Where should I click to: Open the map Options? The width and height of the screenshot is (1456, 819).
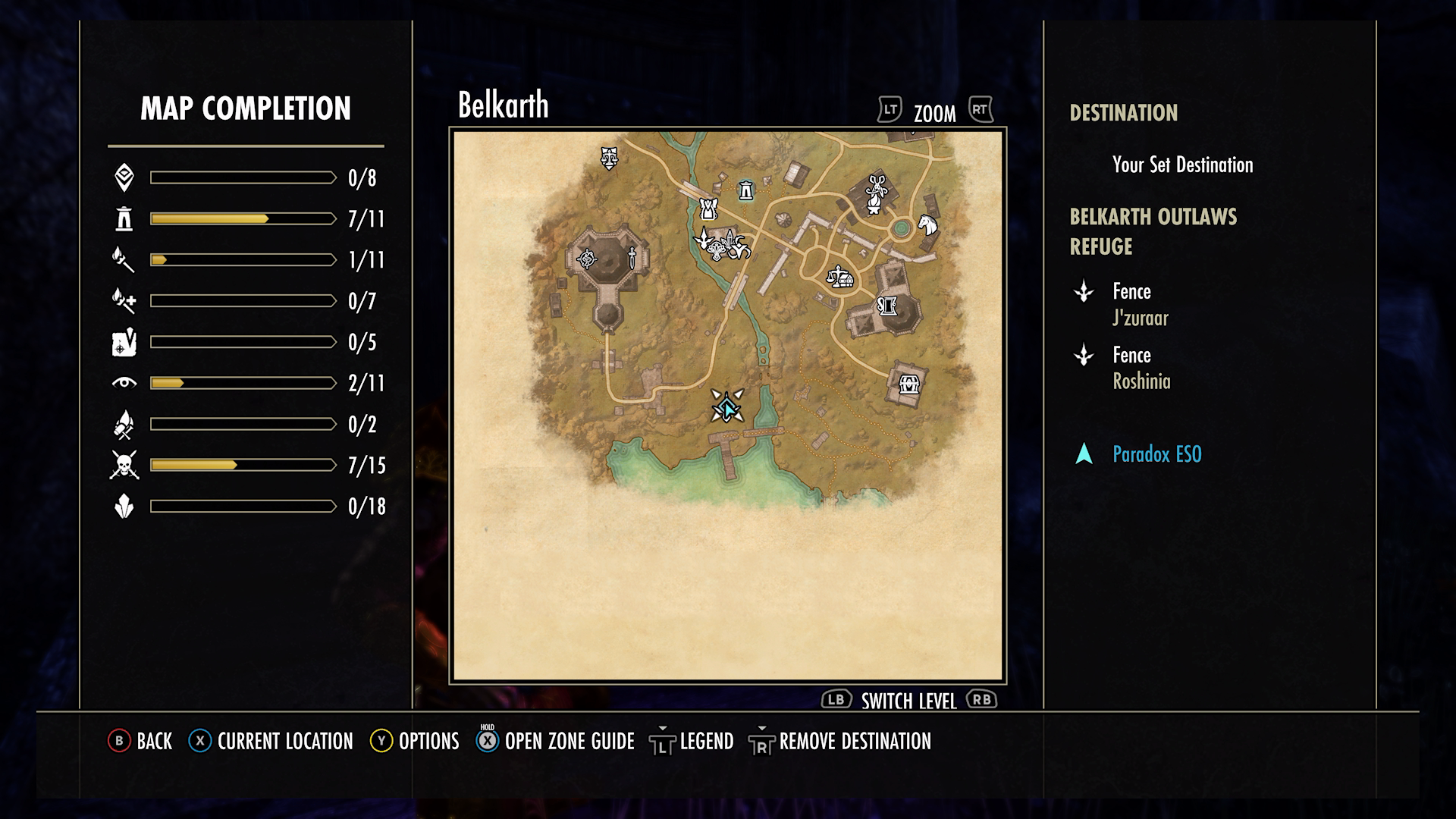[415, 741]
